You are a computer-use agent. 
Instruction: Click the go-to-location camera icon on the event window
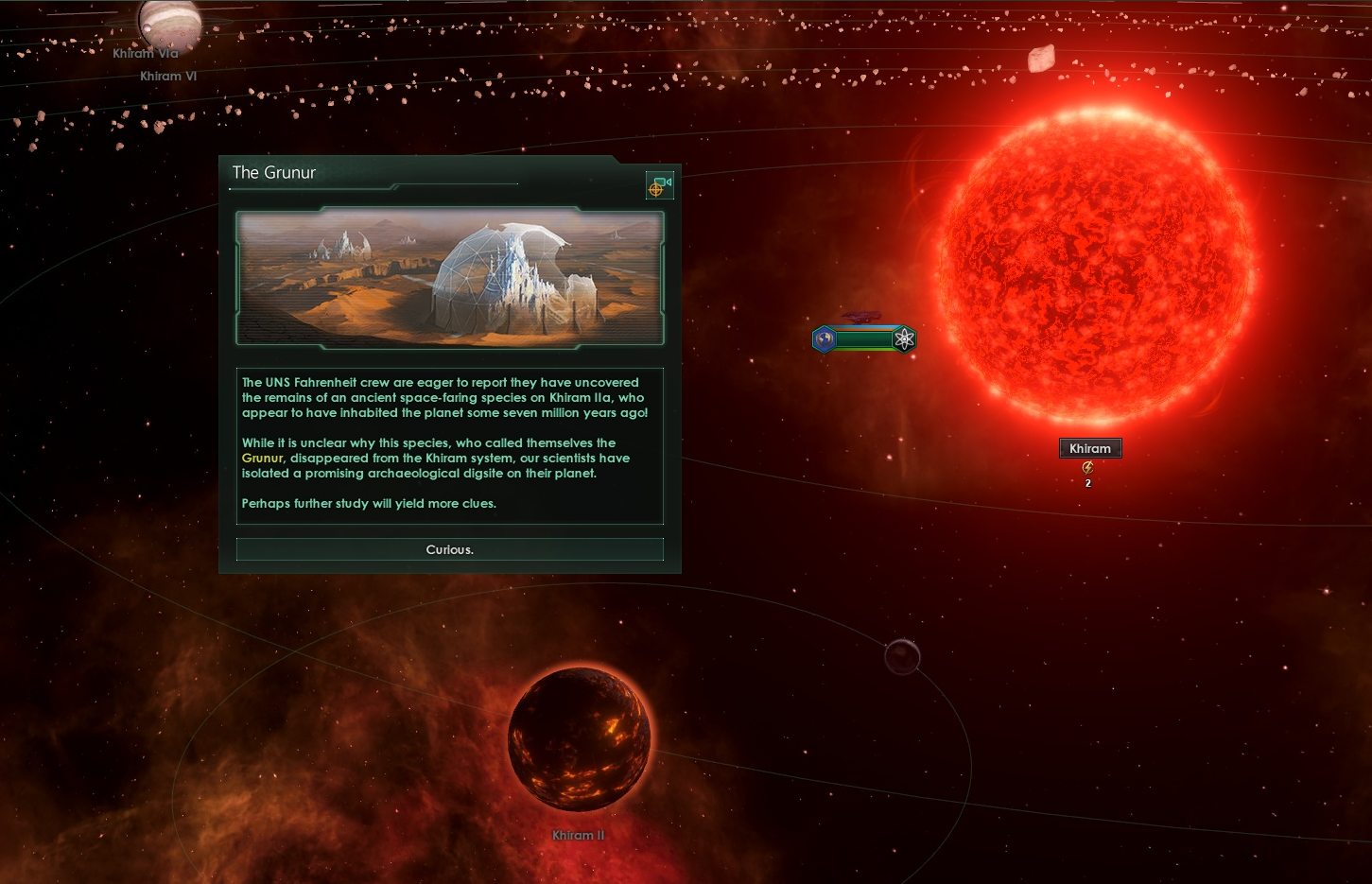point(659,185)
